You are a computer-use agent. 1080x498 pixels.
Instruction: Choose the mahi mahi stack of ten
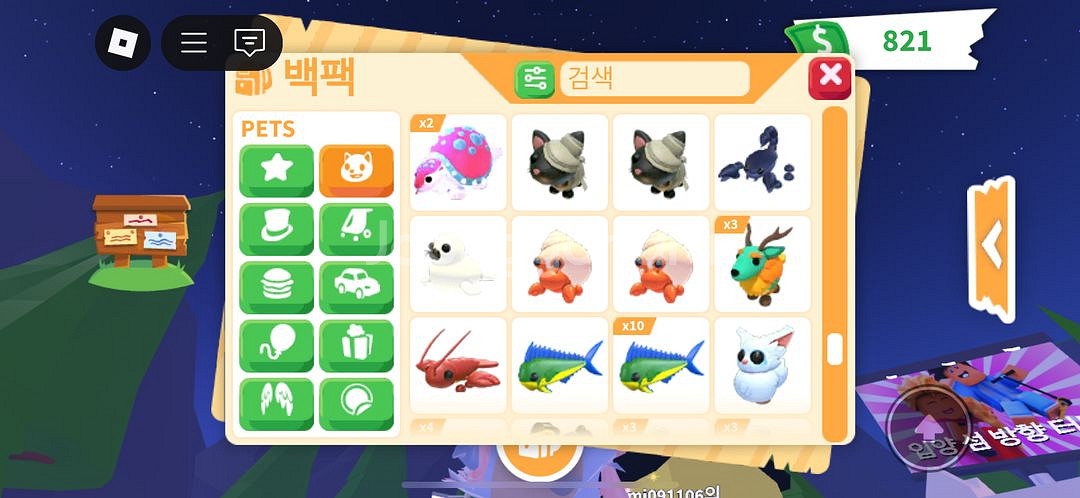[660, 365]
